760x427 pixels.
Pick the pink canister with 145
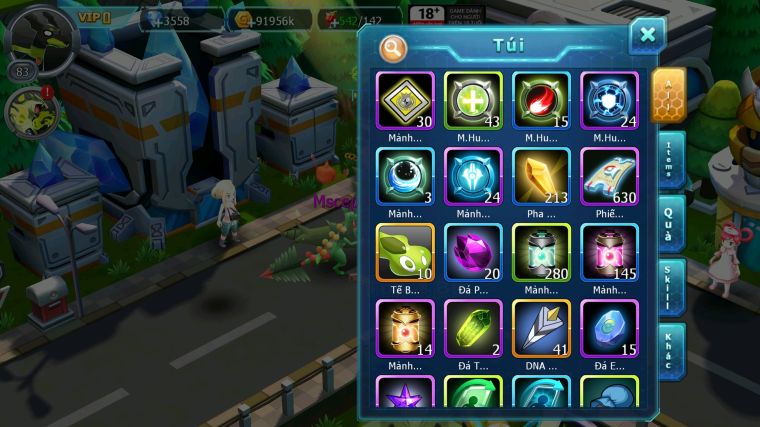click(609, 252)
